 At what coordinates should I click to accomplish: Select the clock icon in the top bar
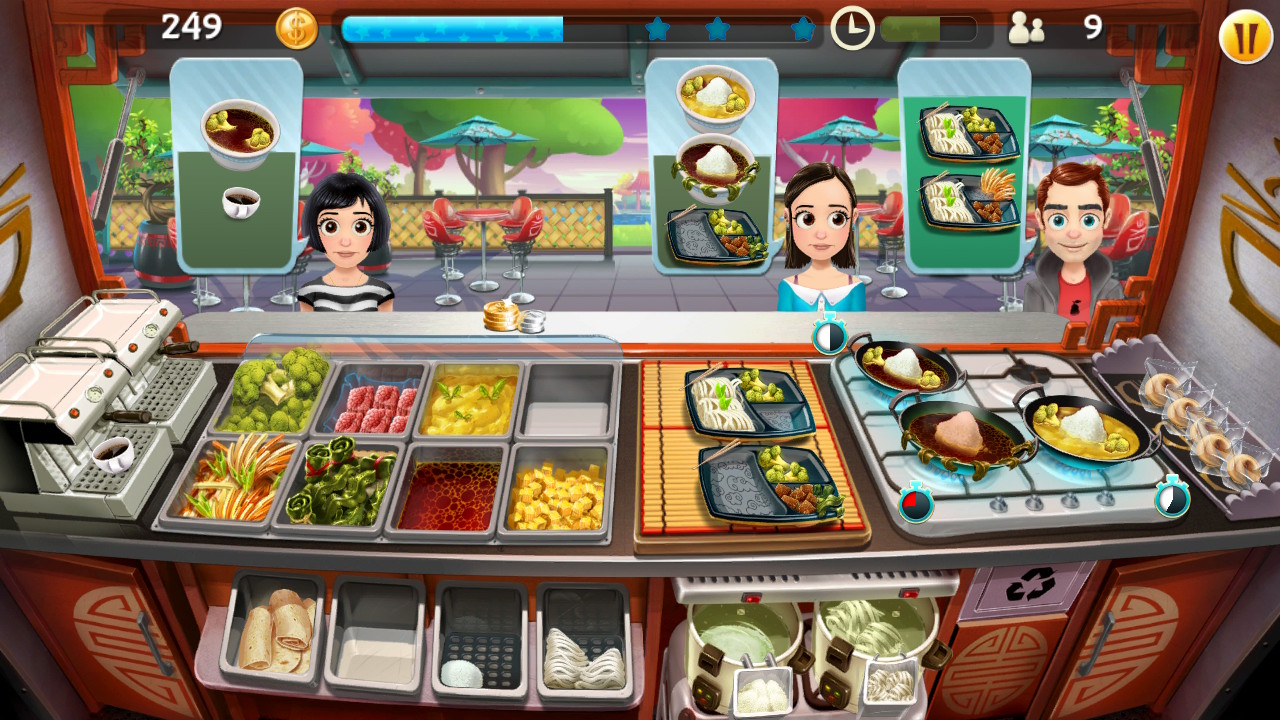pos(853,30)
